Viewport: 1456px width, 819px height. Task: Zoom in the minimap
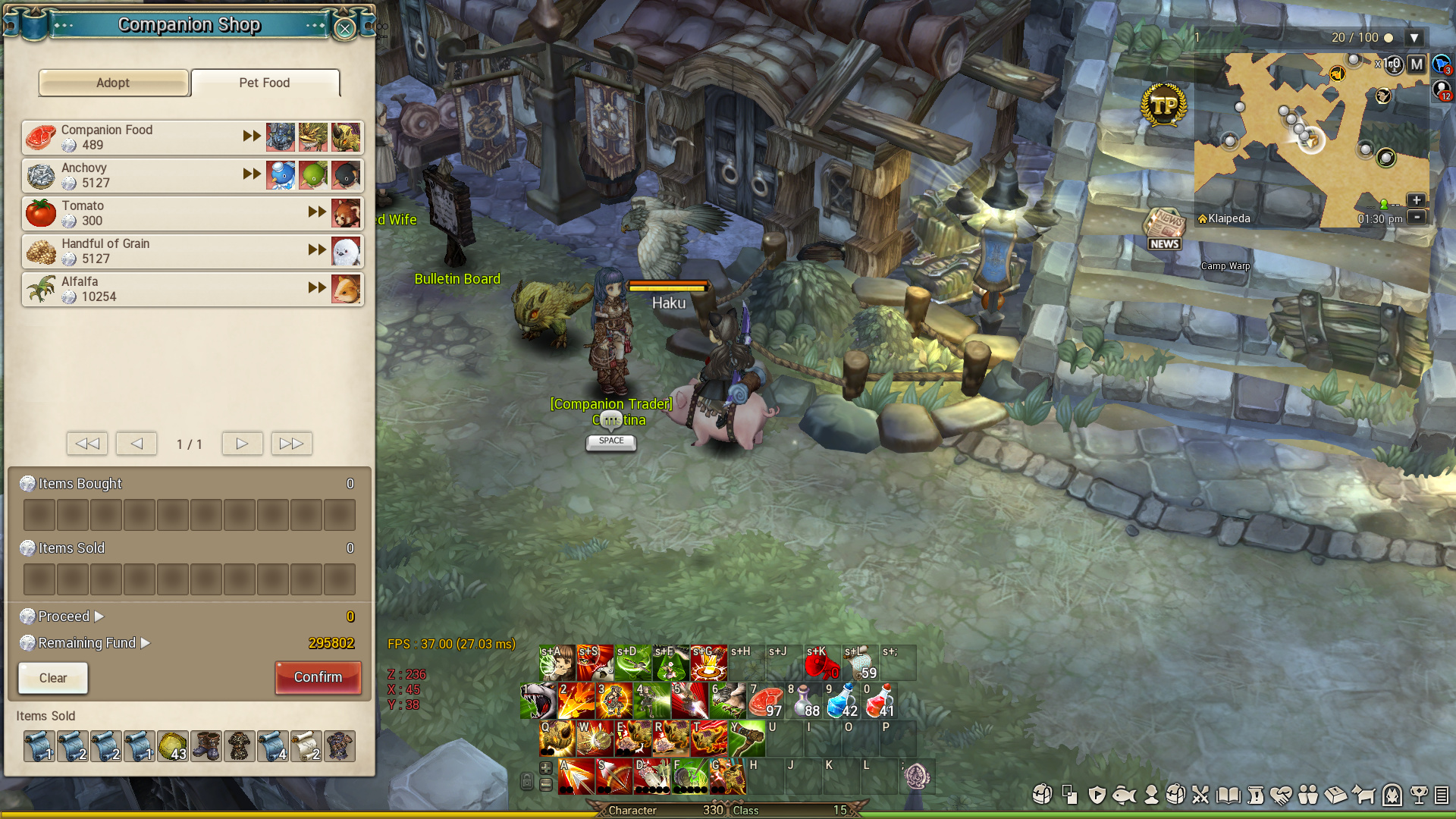pyautogui.click(x=1416, y=200)
